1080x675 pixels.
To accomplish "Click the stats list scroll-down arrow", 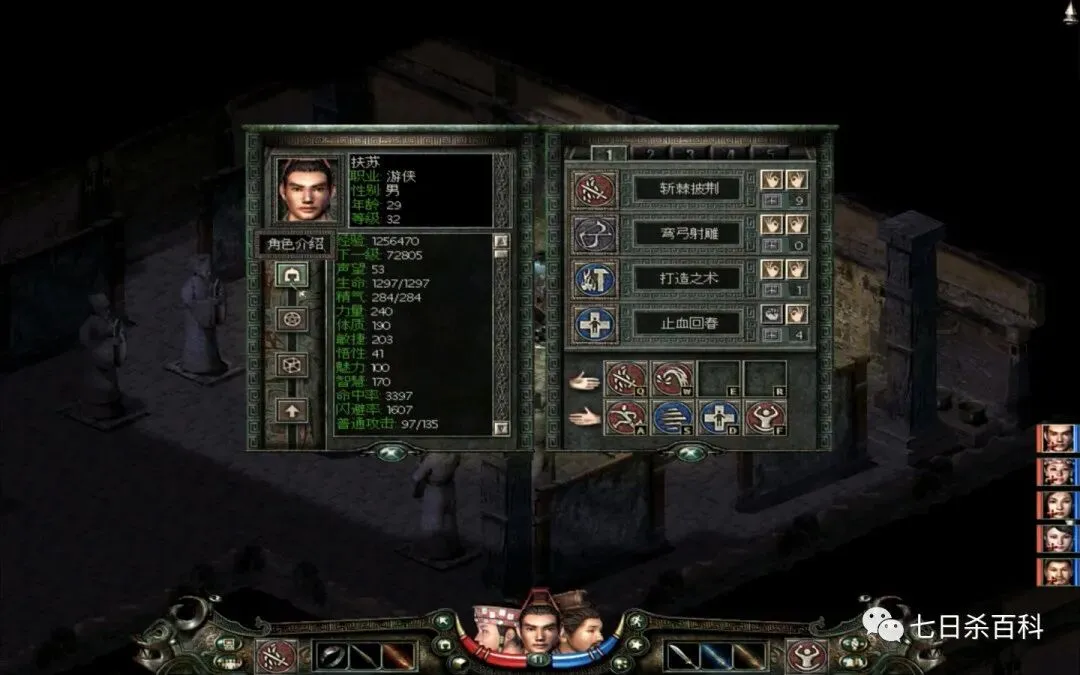I will (502, 427).
